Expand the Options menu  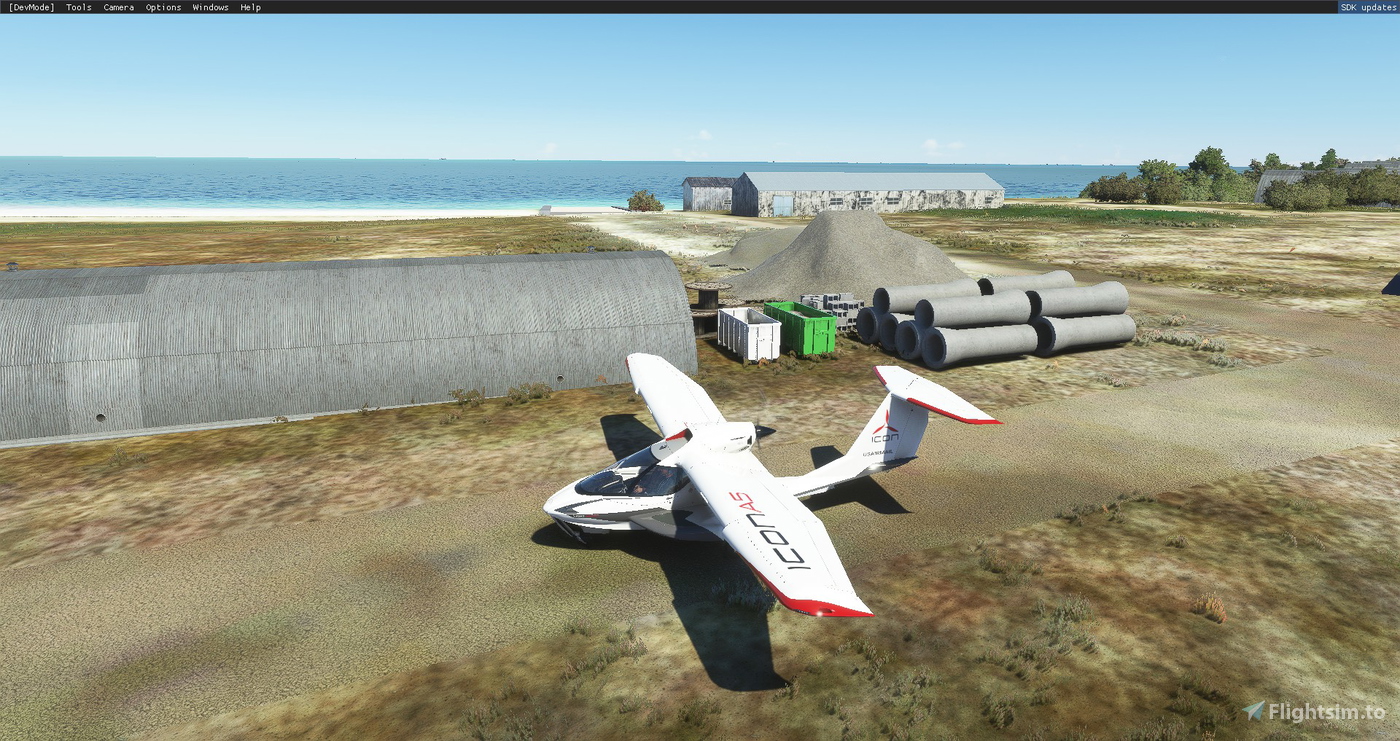pos(162,7)
